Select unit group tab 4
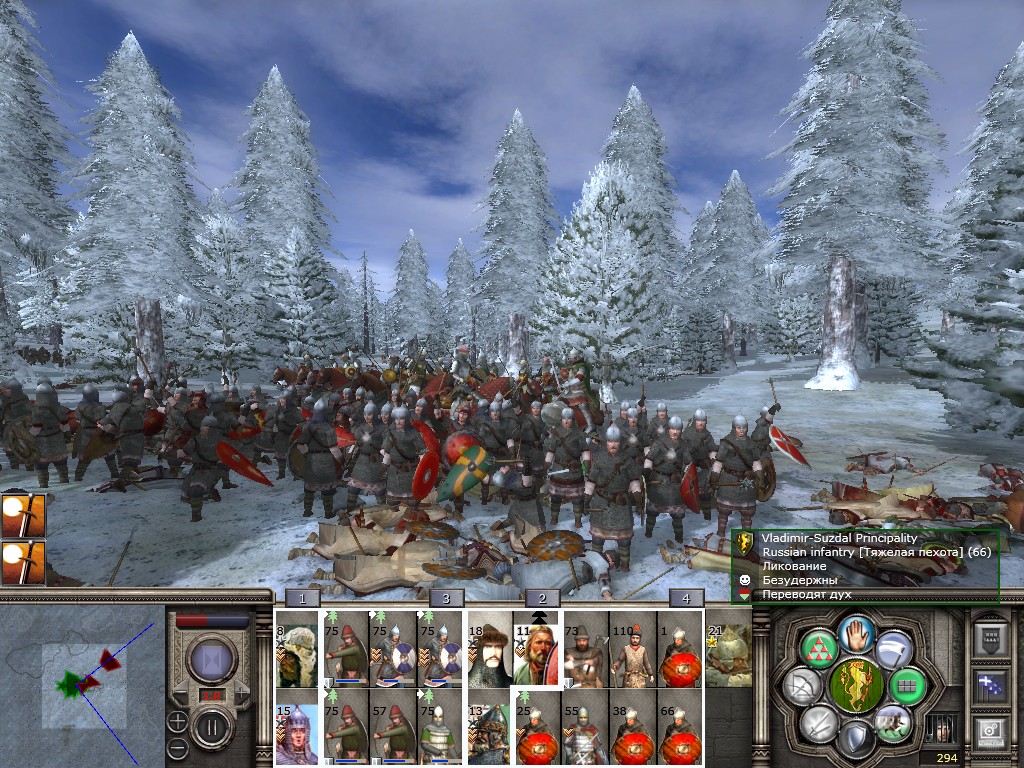This screenshot has width=1024, height=768. pyautogui.click(x=686, y=599)
